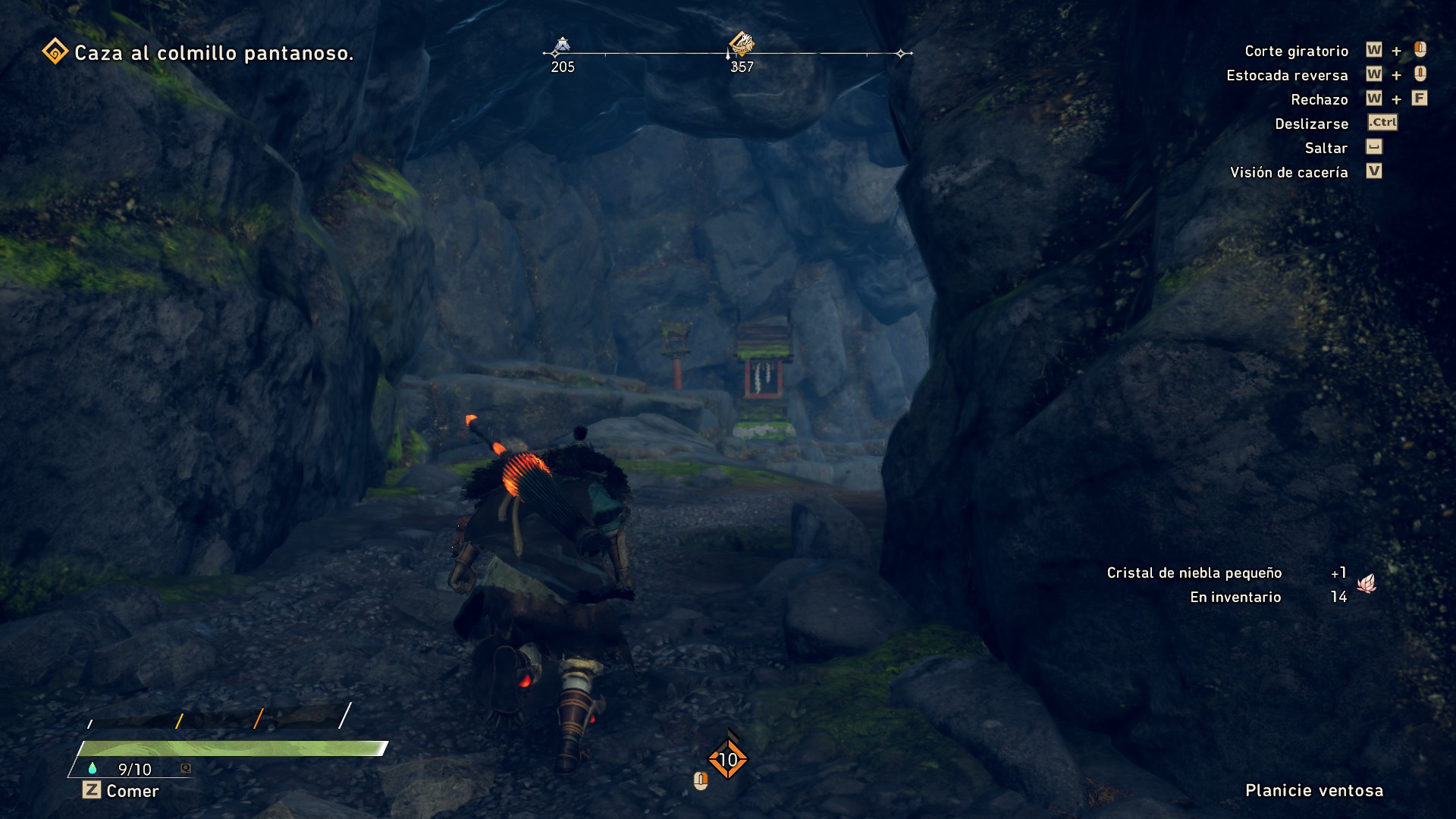The image size is (1456, 819).
Task: Select the Caza al colmillo pantanoso objective tracker
Action: coord(199,53)
